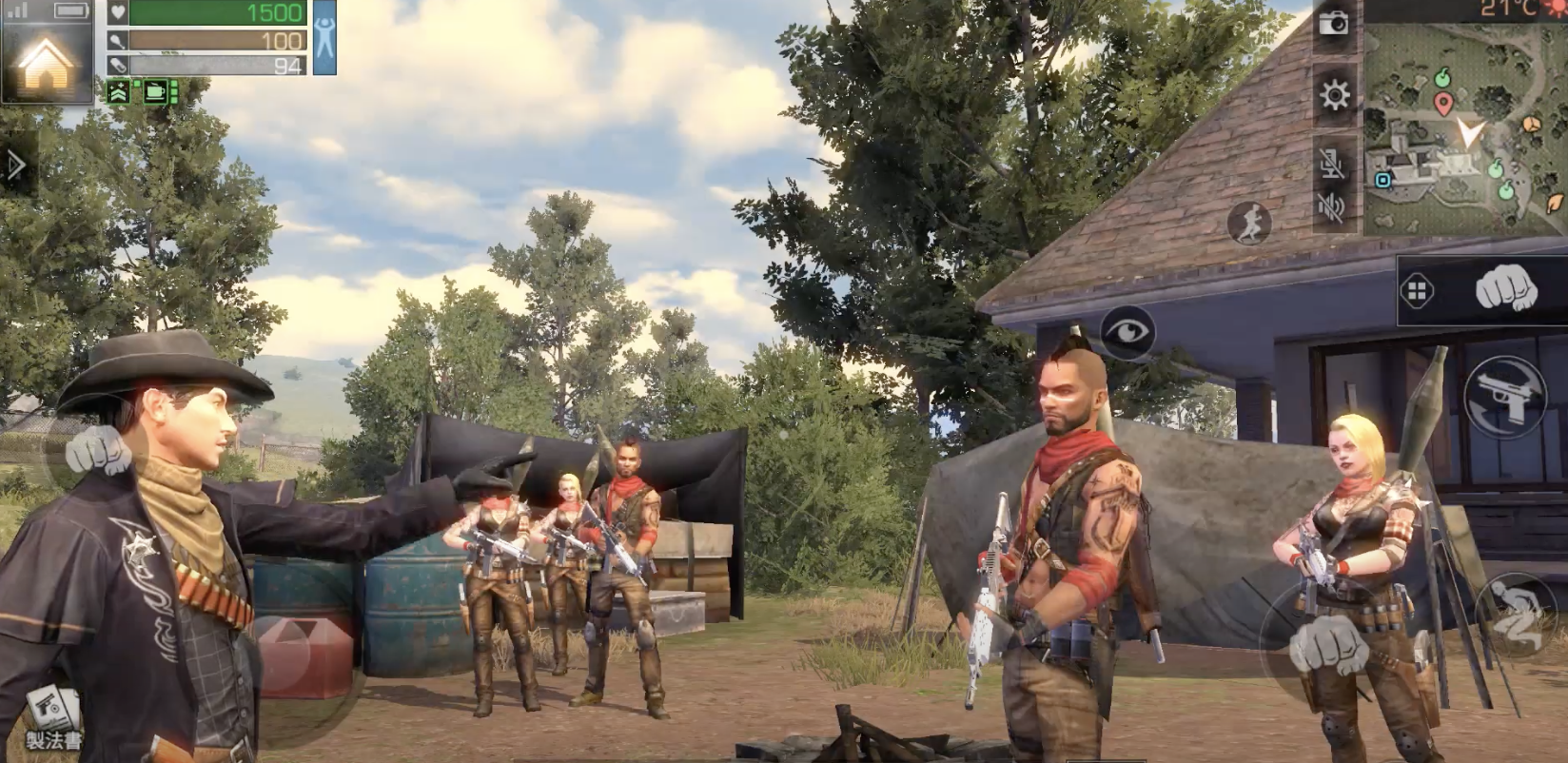
Task: Select the fist slot in the weapon bar
Action: click(x=1506, y=287)
